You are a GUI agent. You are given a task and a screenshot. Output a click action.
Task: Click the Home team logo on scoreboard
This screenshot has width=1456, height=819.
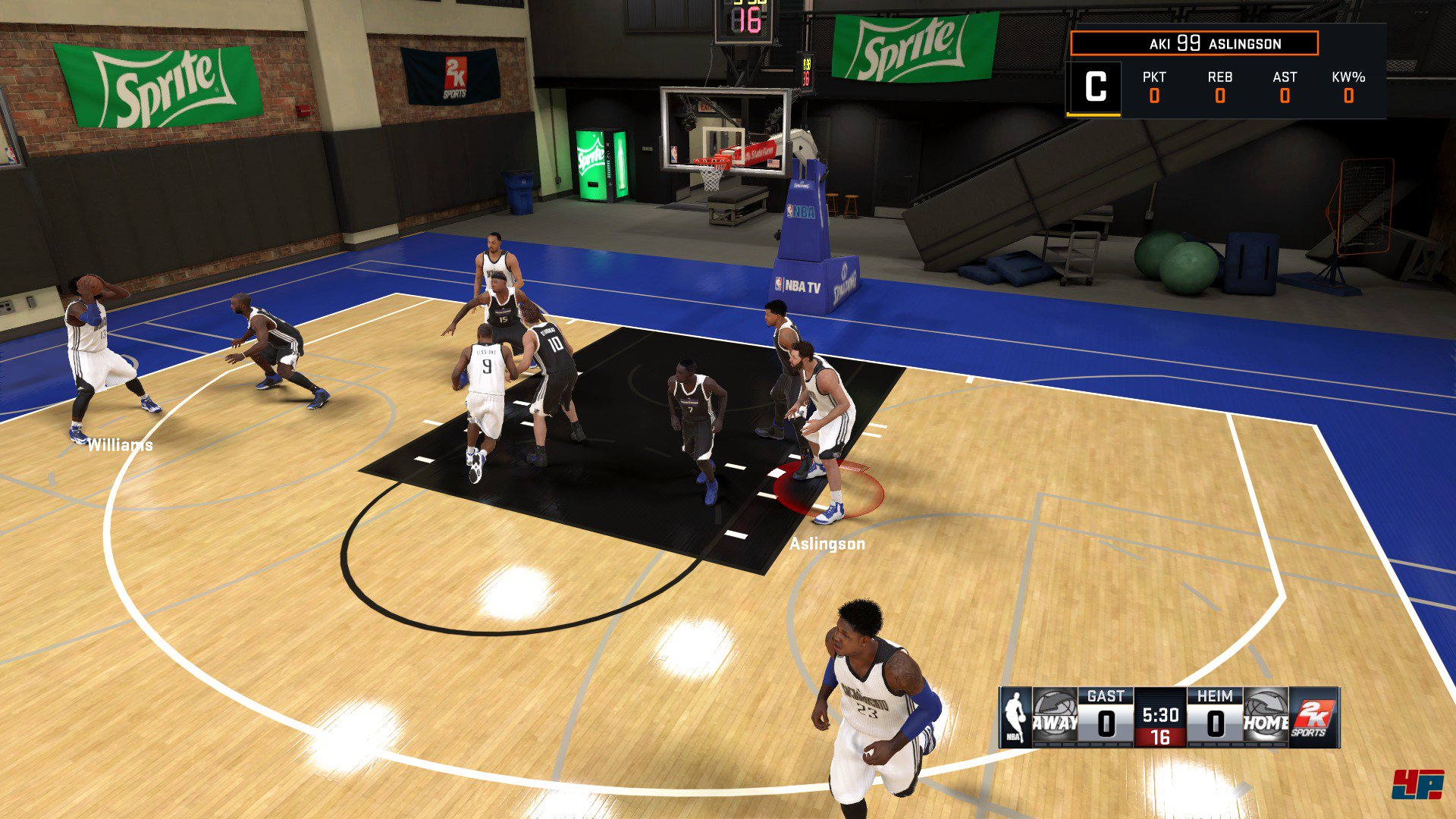(1265, 717)
